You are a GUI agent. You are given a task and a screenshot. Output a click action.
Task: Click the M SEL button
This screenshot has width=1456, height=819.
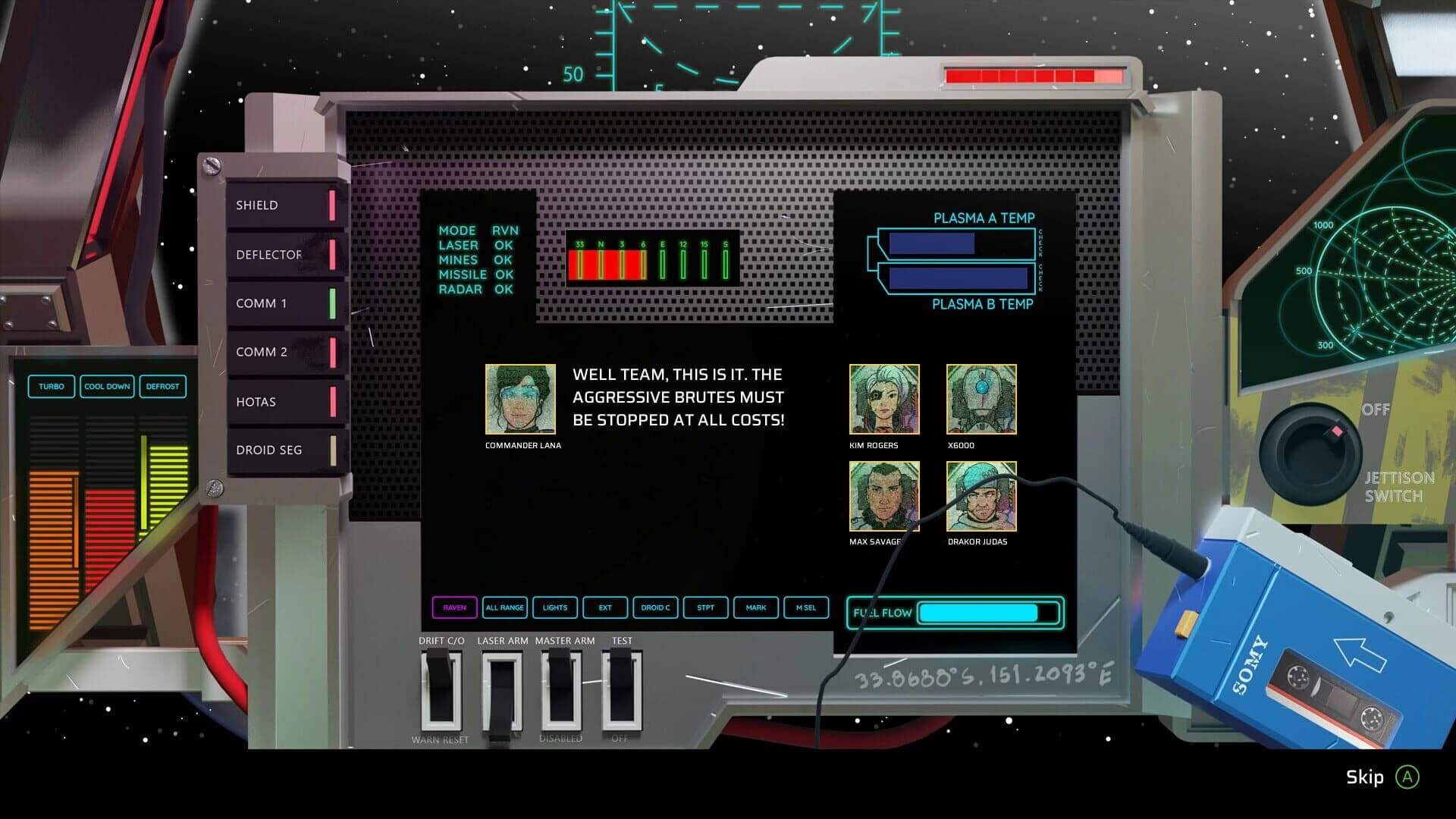click(x=806, y=607)
